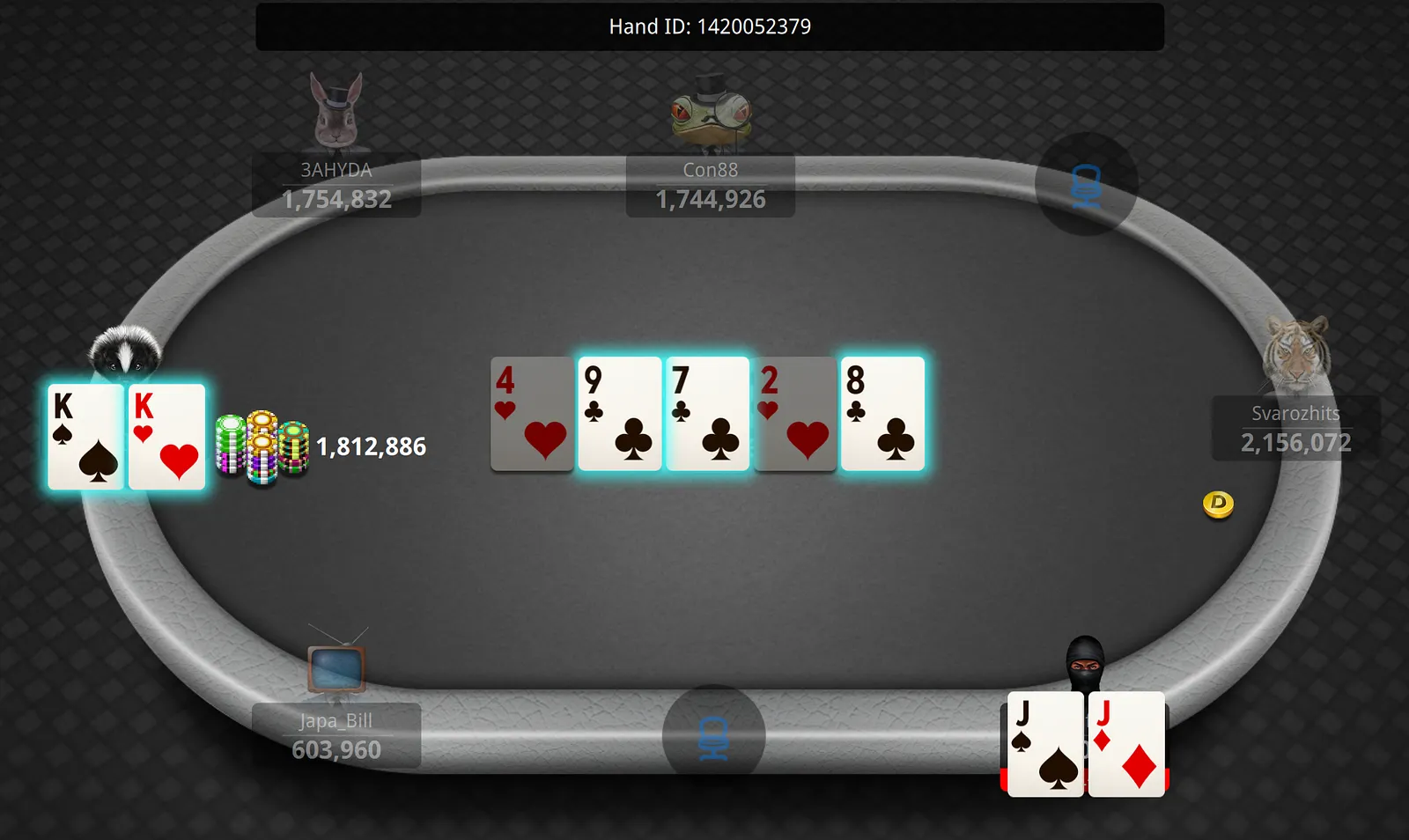The width and height of the screenshot is (1409, 840).
Task: Select the king of spades hole card
Action: tap(85, 437)
